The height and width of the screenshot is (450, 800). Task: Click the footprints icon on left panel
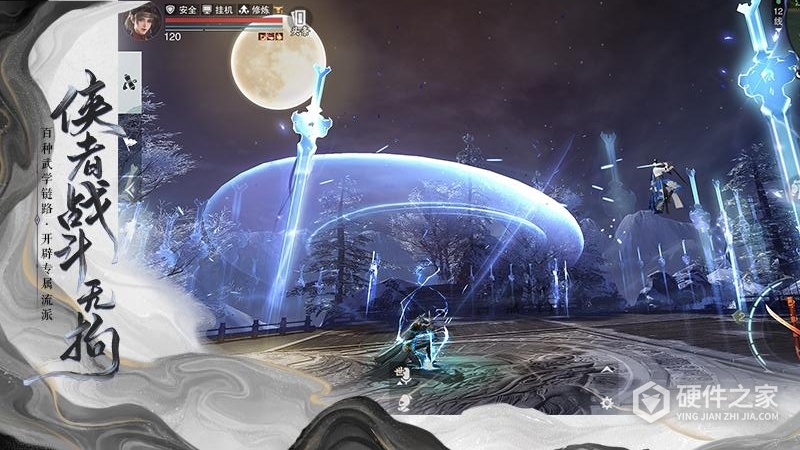[128, 83]
